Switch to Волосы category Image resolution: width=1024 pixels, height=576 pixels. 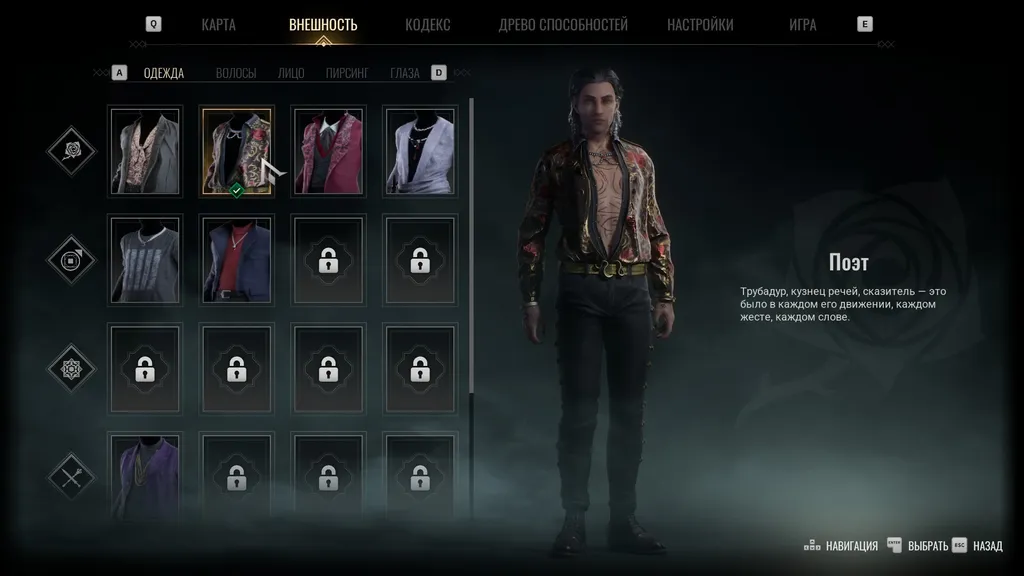click(236, 73)
